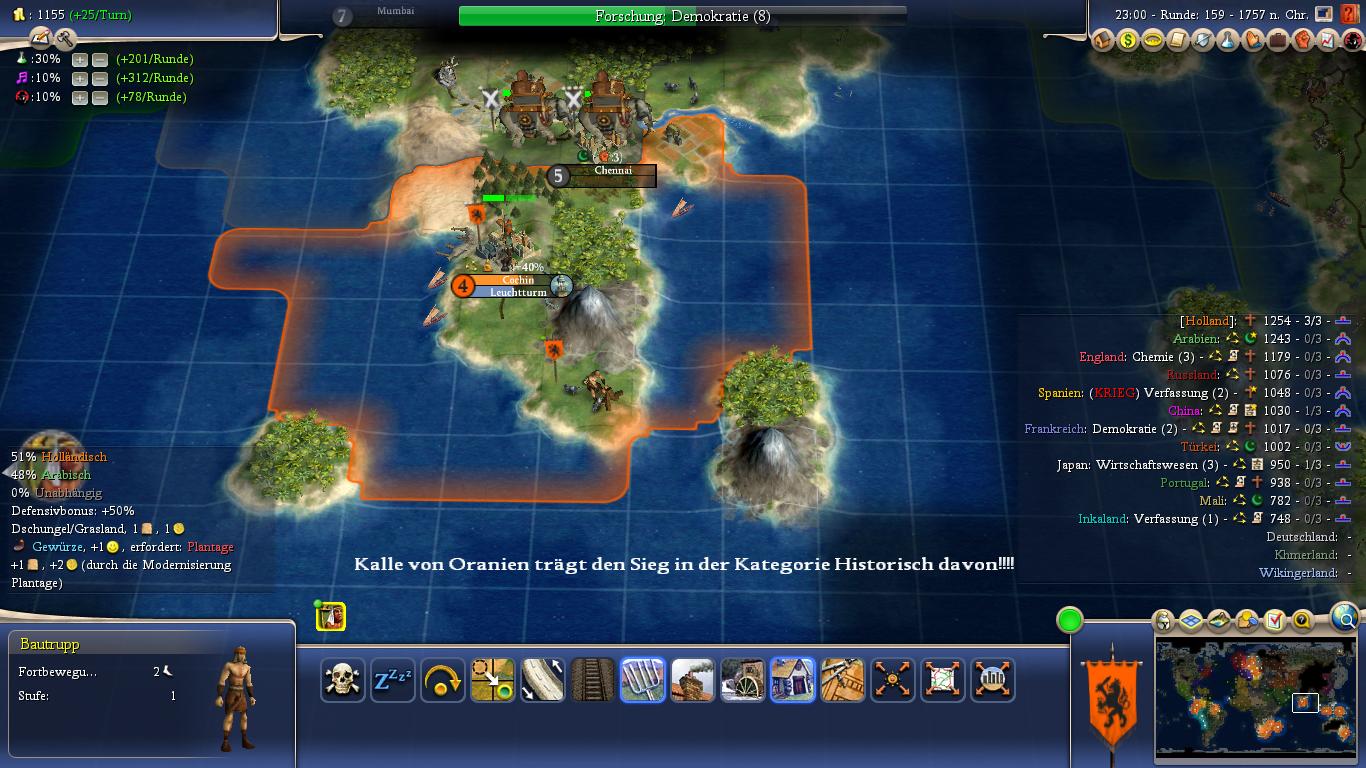This screenshot has width=1366, height=768.
Task: Build a cottage with the house icon
Action: coord(793,681)
